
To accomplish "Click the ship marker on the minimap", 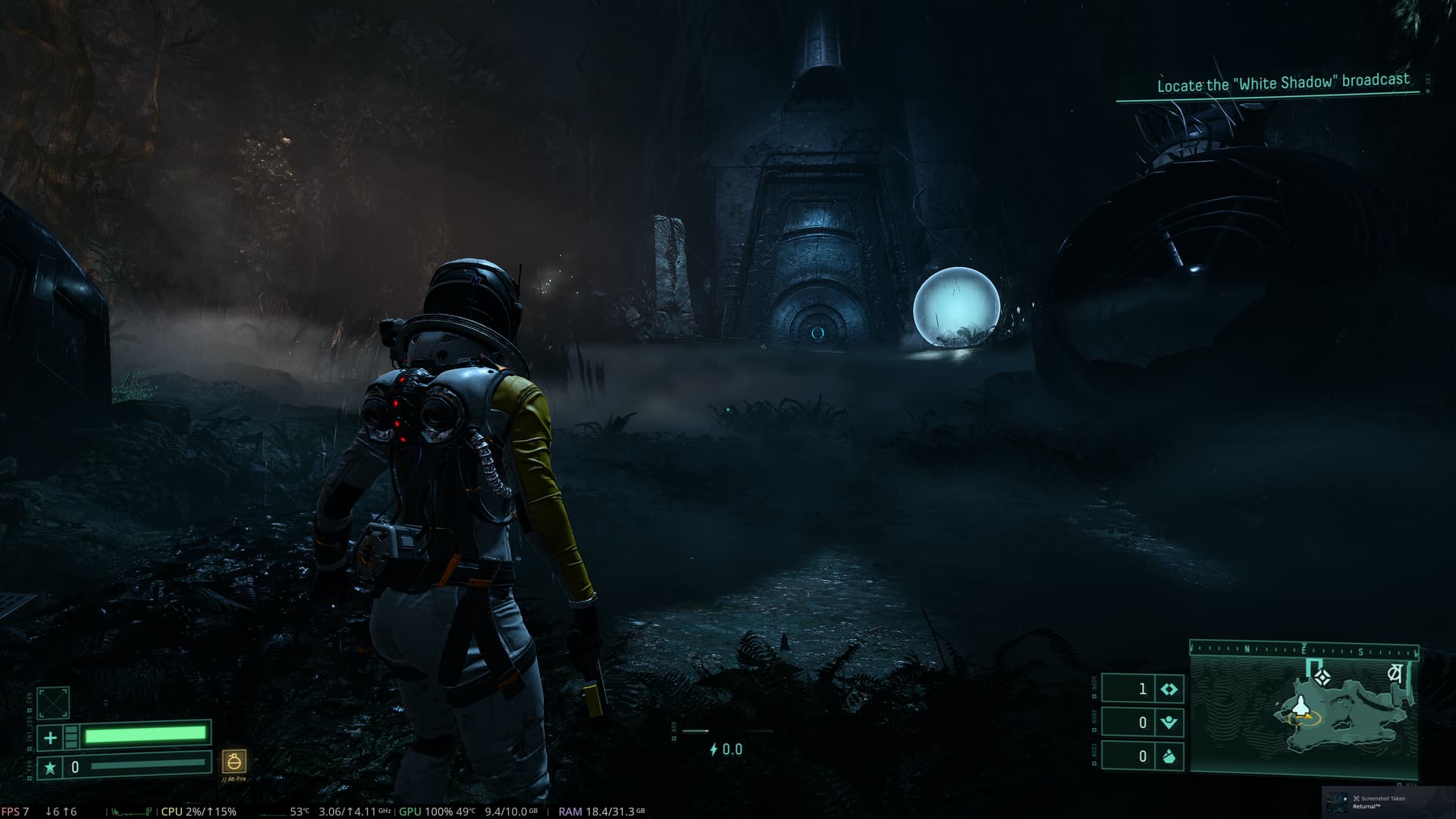I will pyautogui.click(x=1301, y=707).
